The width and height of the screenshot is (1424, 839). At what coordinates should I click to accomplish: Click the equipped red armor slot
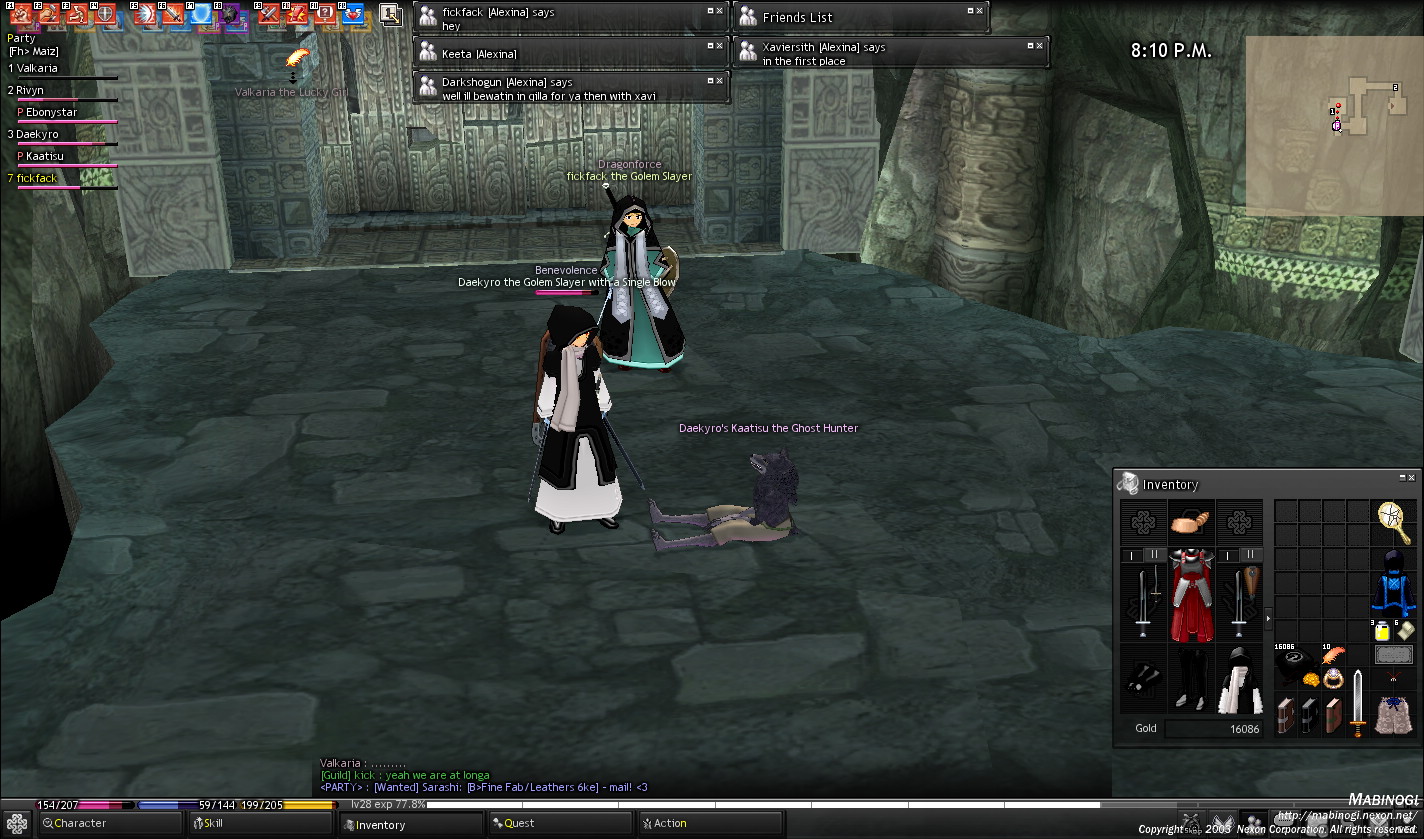click(1191, 597)
